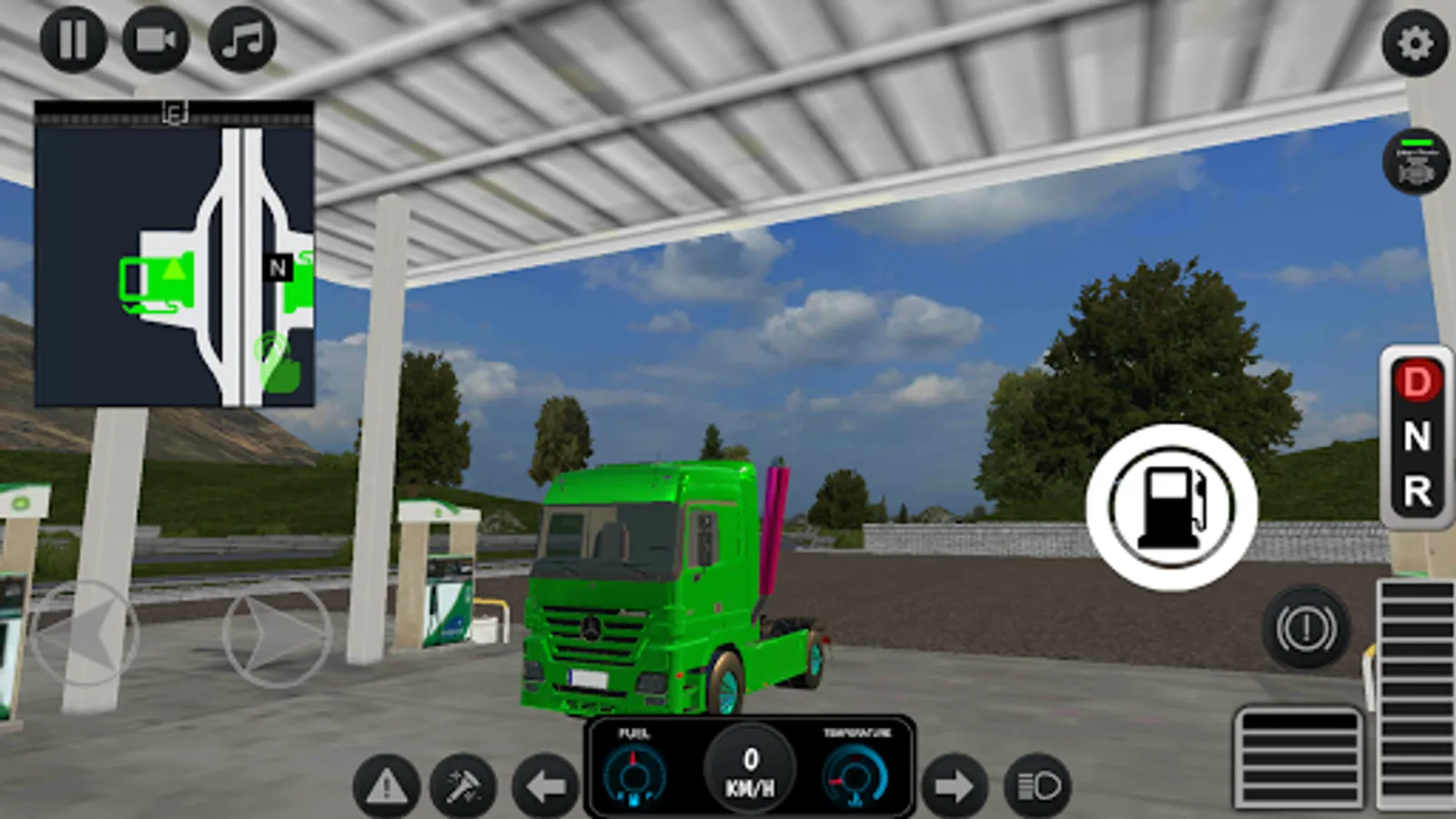Tap the fuel pump refueling icon
The height and width of the screenshot is (819, 1456).
pos(1174,508)
